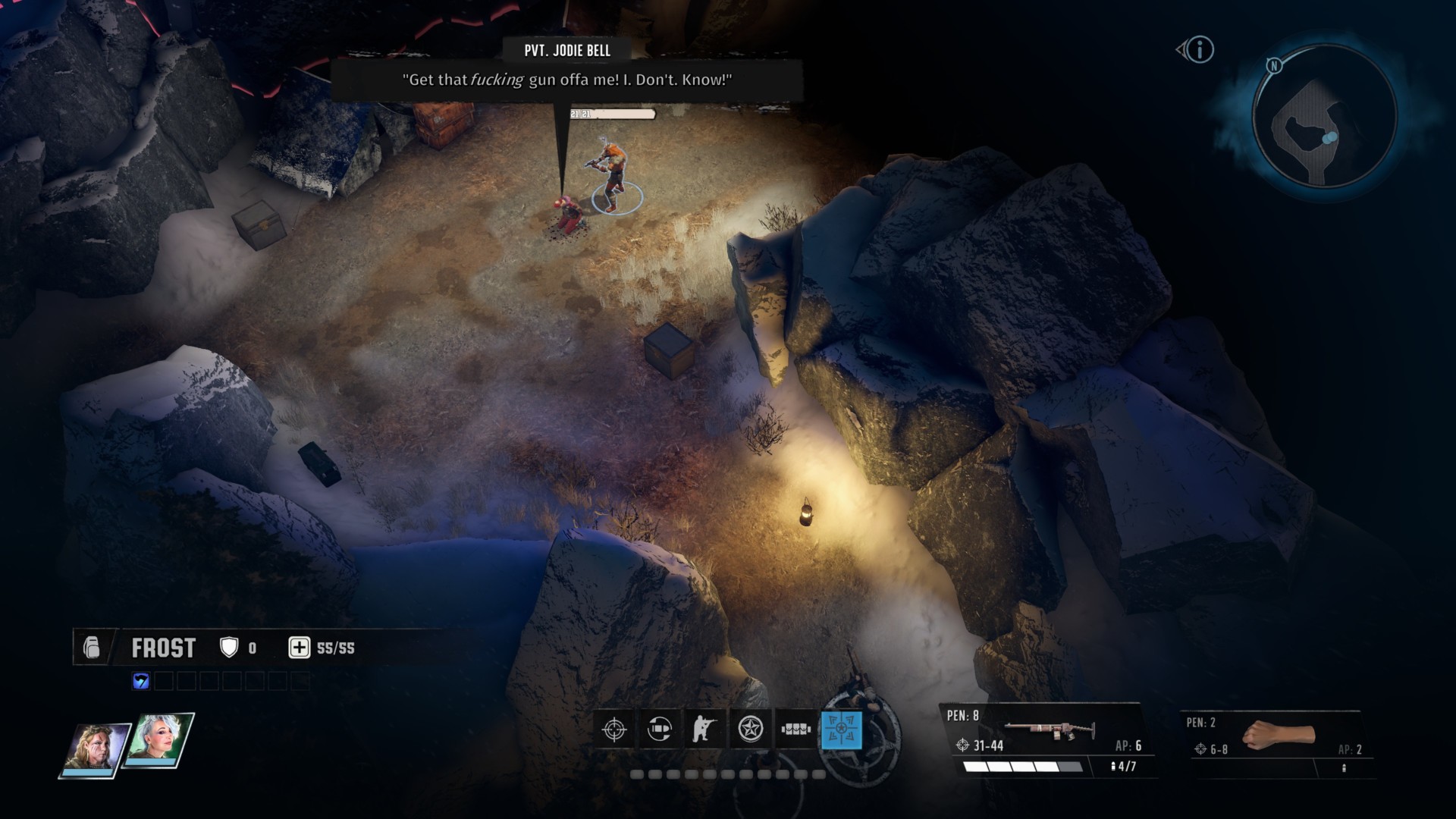
Task: Click the highlighted blue star target icon
Action: pos(841,730)
